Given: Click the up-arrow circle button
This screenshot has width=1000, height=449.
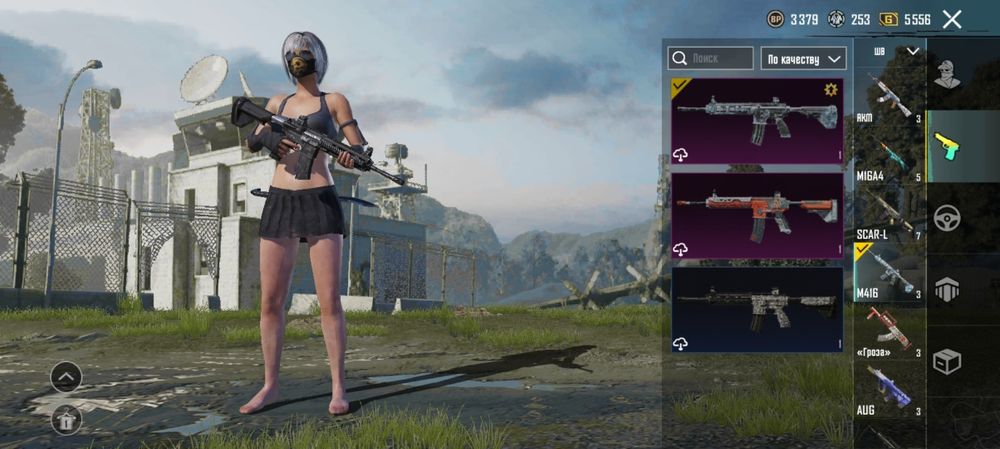Looking at the screenshot, I should tap(66, 378).
